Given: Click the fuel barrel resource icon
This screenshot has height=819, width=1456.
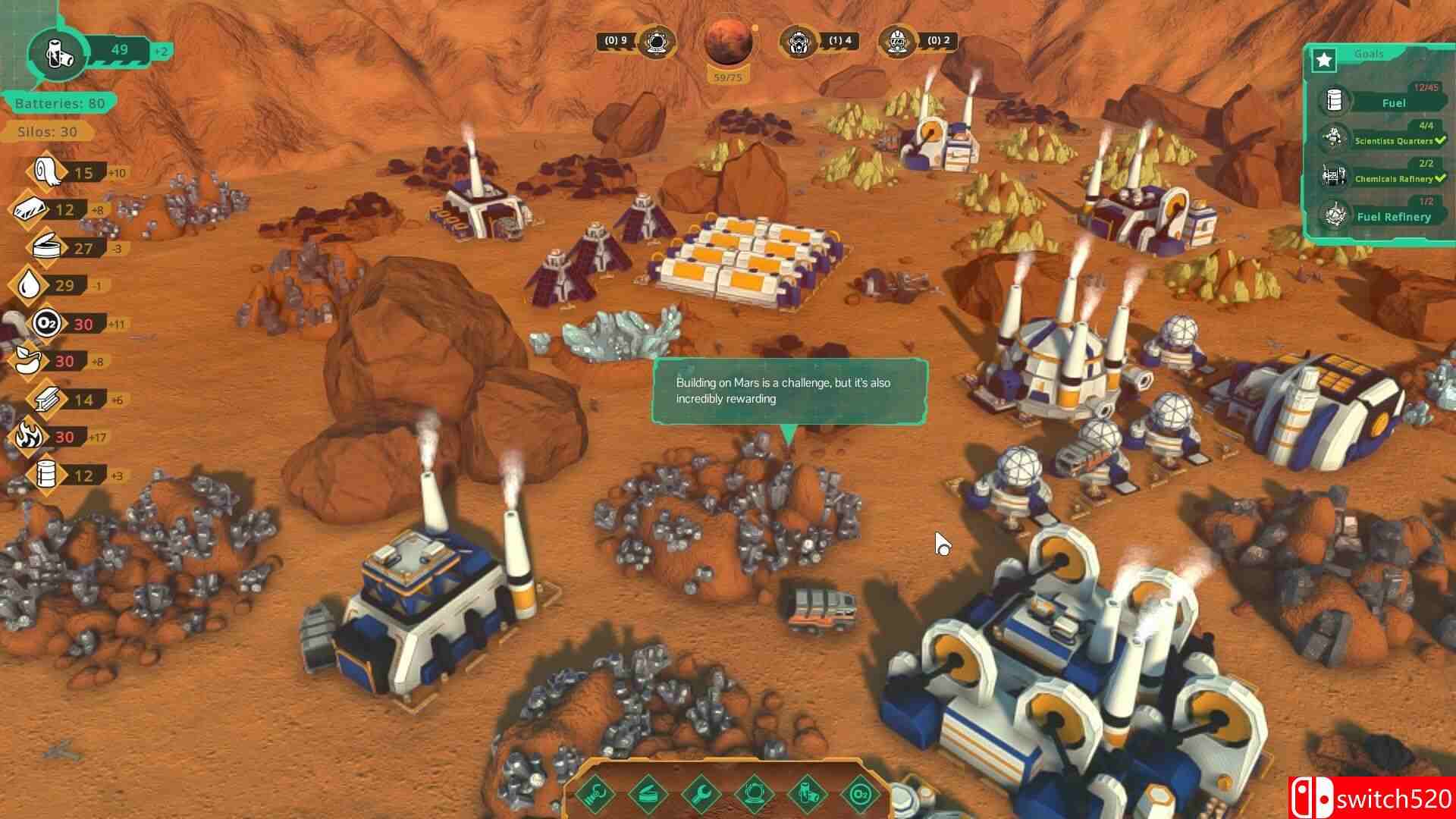Looking at the screenshot, I should tap(47, 475).
